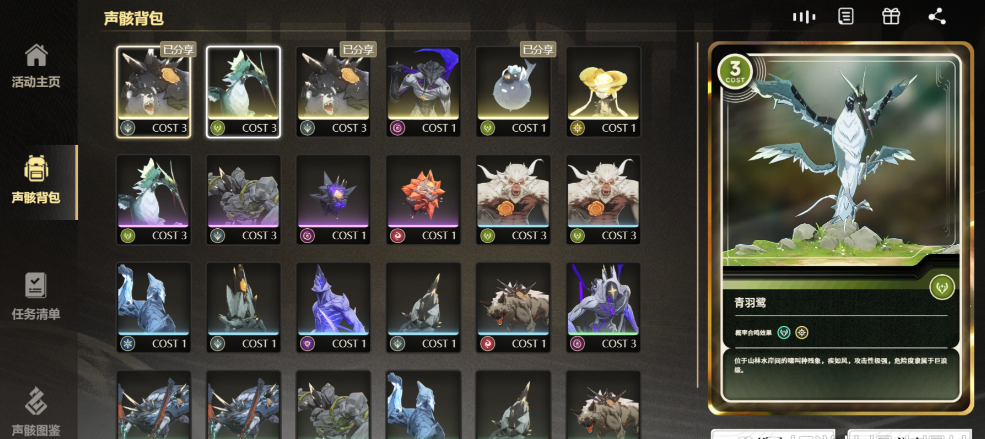This screenshot has height=439, width=985.
Task: Open the 活动主页 home page
Action: click(36, 66)
